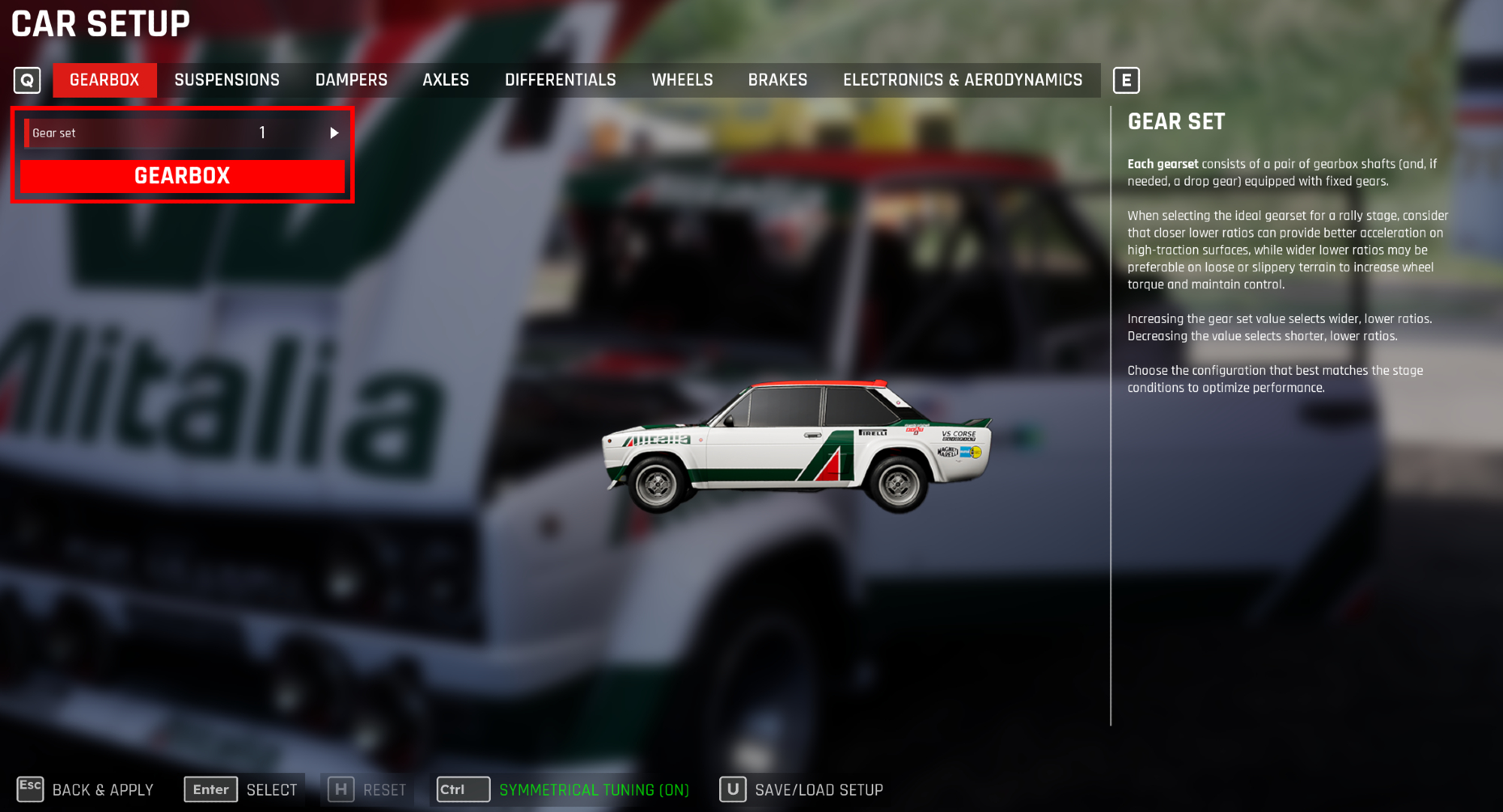The image size is (1503, 812).
Task: Select Electronics & Aerodynamics tab
Action: point(962,80)
